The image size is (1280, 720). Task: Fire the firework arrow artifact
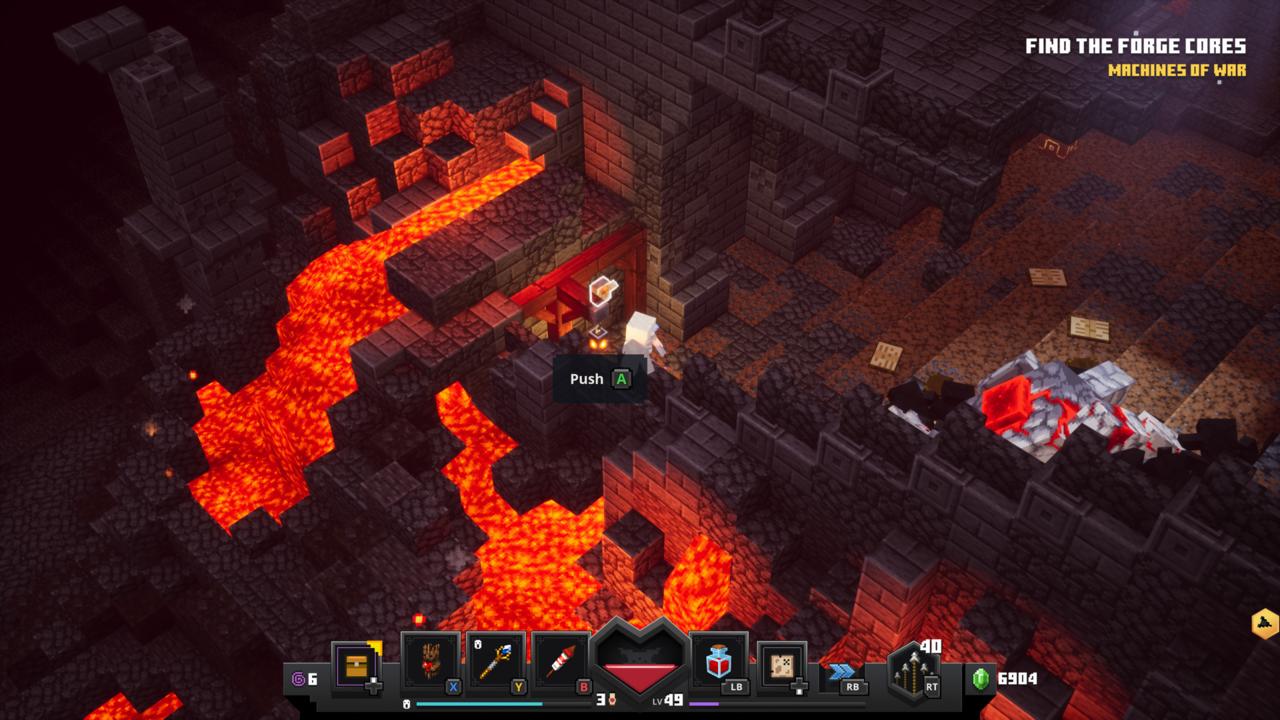pos(562,661)
